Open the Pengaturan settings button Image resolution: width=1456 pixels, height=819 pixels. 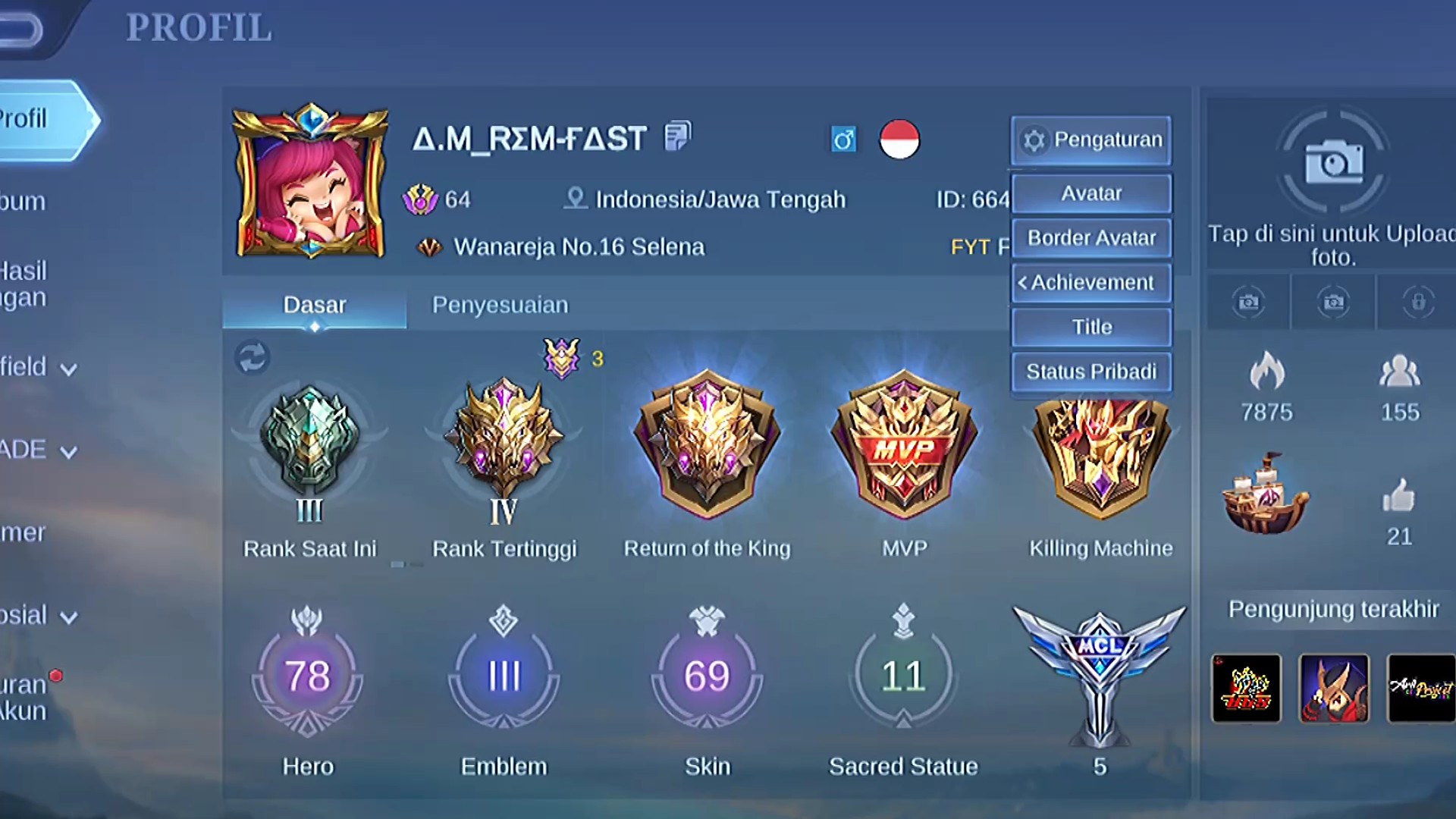(1091, 140)
